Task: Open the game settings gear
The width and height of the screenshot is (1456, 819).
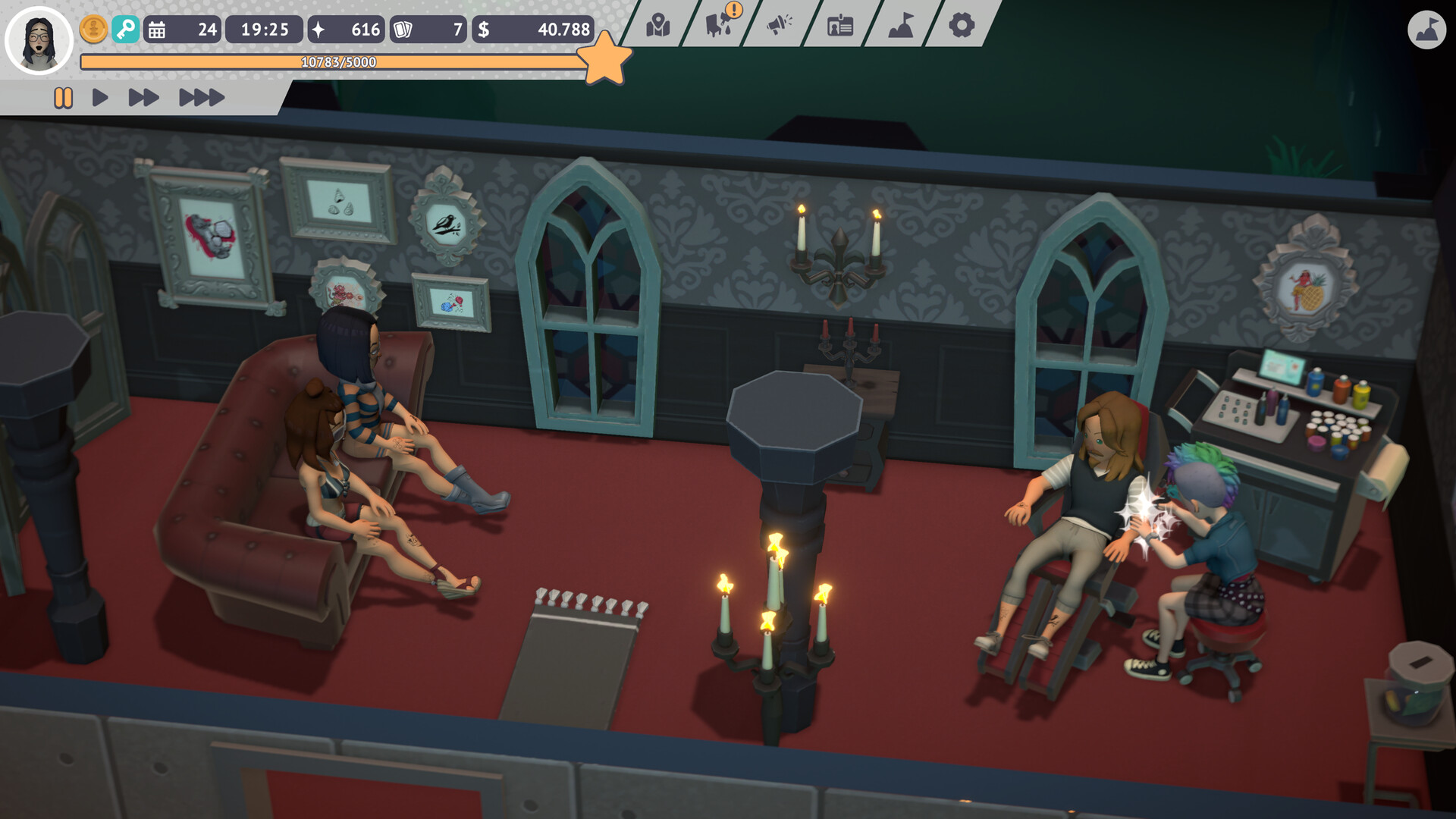Action: coord(960,27)
